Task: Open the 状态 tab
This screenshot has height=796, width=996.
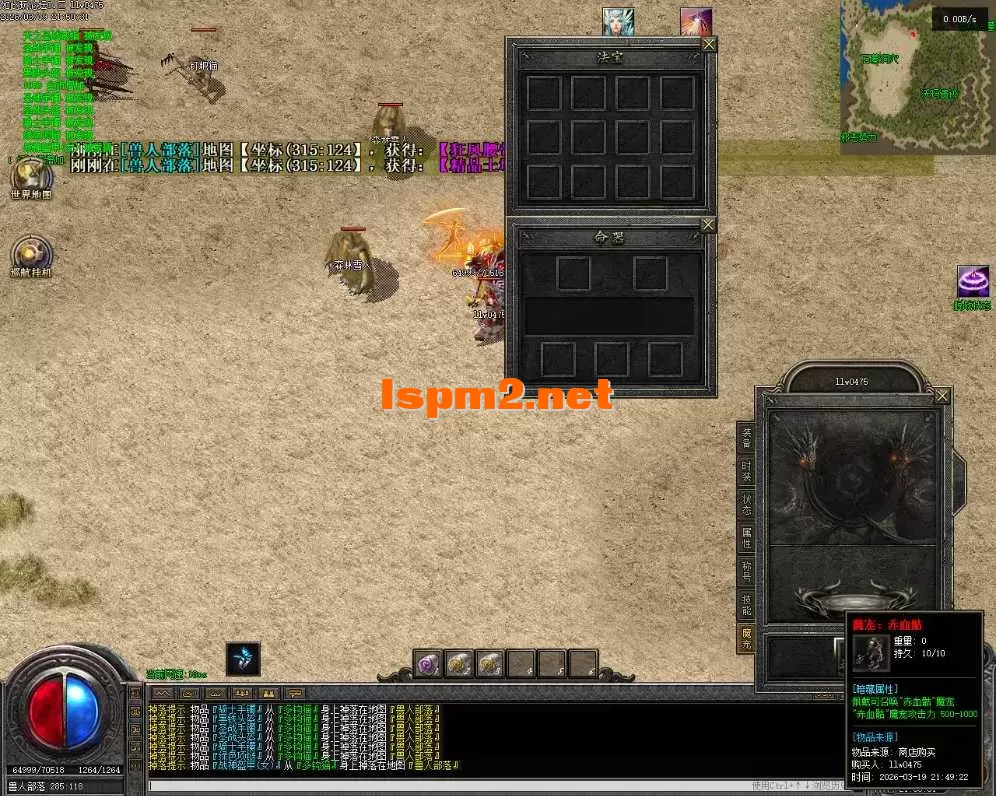Action: [746, 503]
